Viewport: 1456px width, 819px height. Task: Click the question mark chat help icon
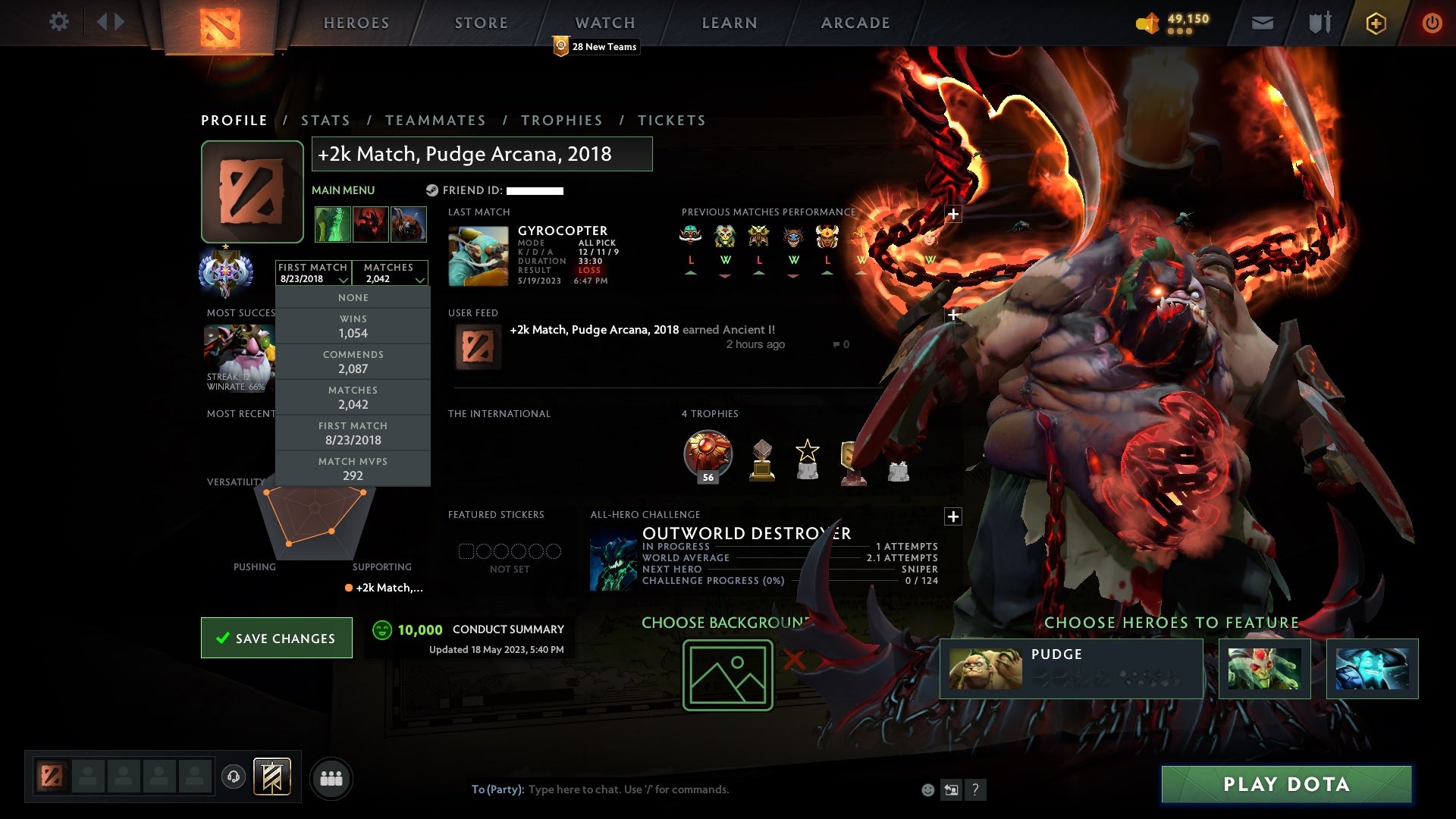click(975, 790)
